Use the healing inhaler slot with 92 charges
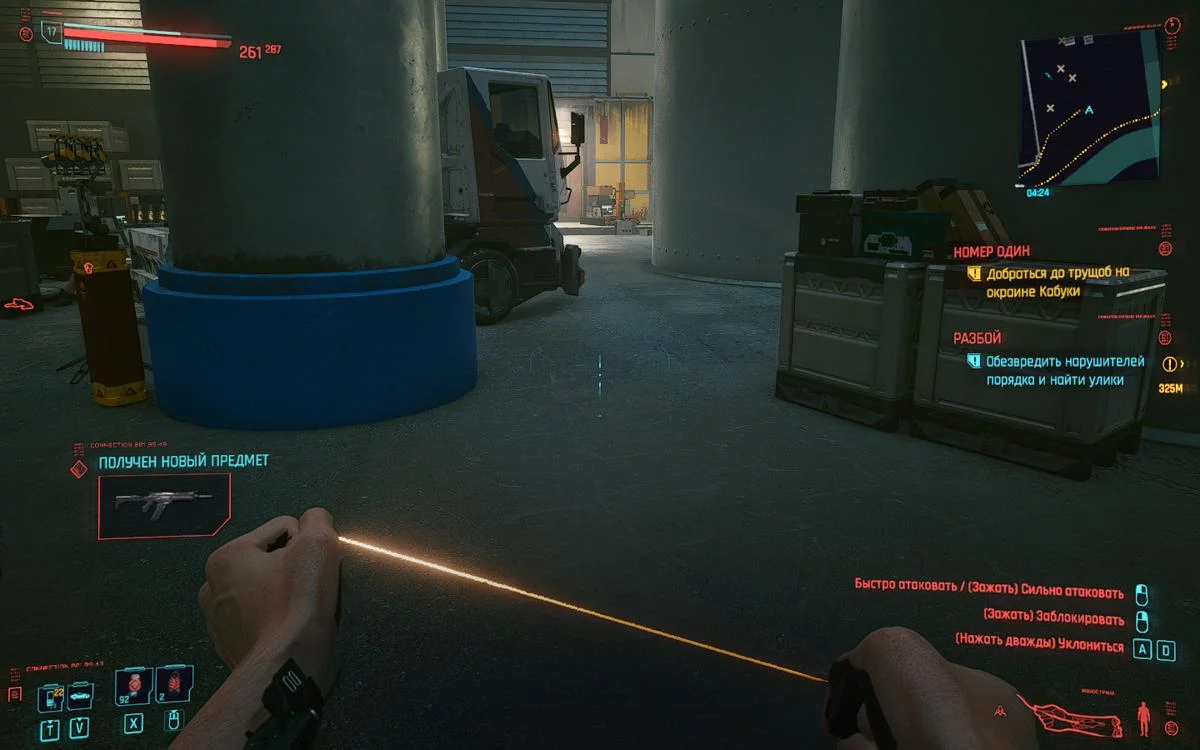The height and width of the screenshot is (750, 1200). click(134, 689)
